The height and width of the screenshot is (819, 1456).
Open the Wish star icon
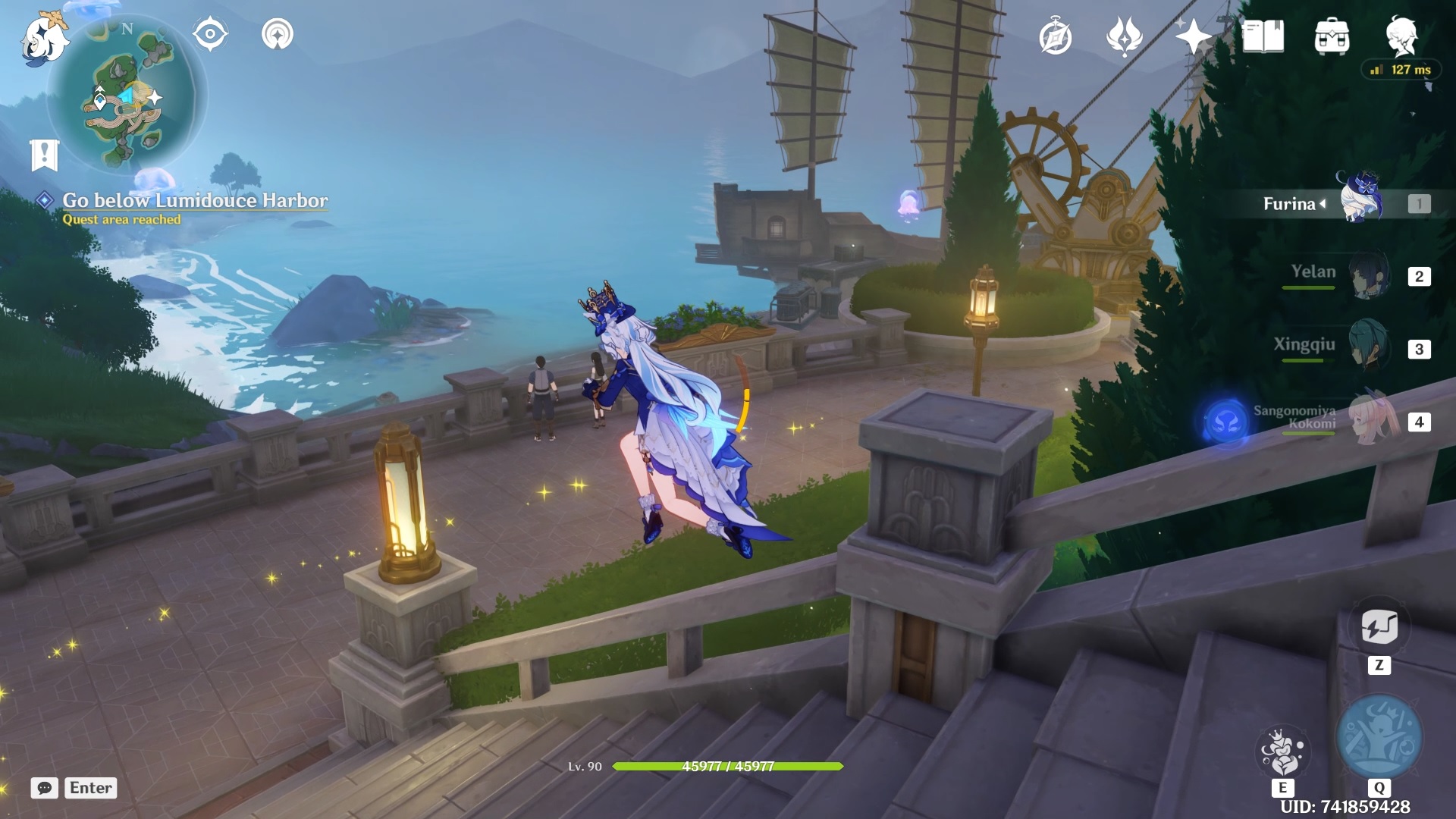1192,36
